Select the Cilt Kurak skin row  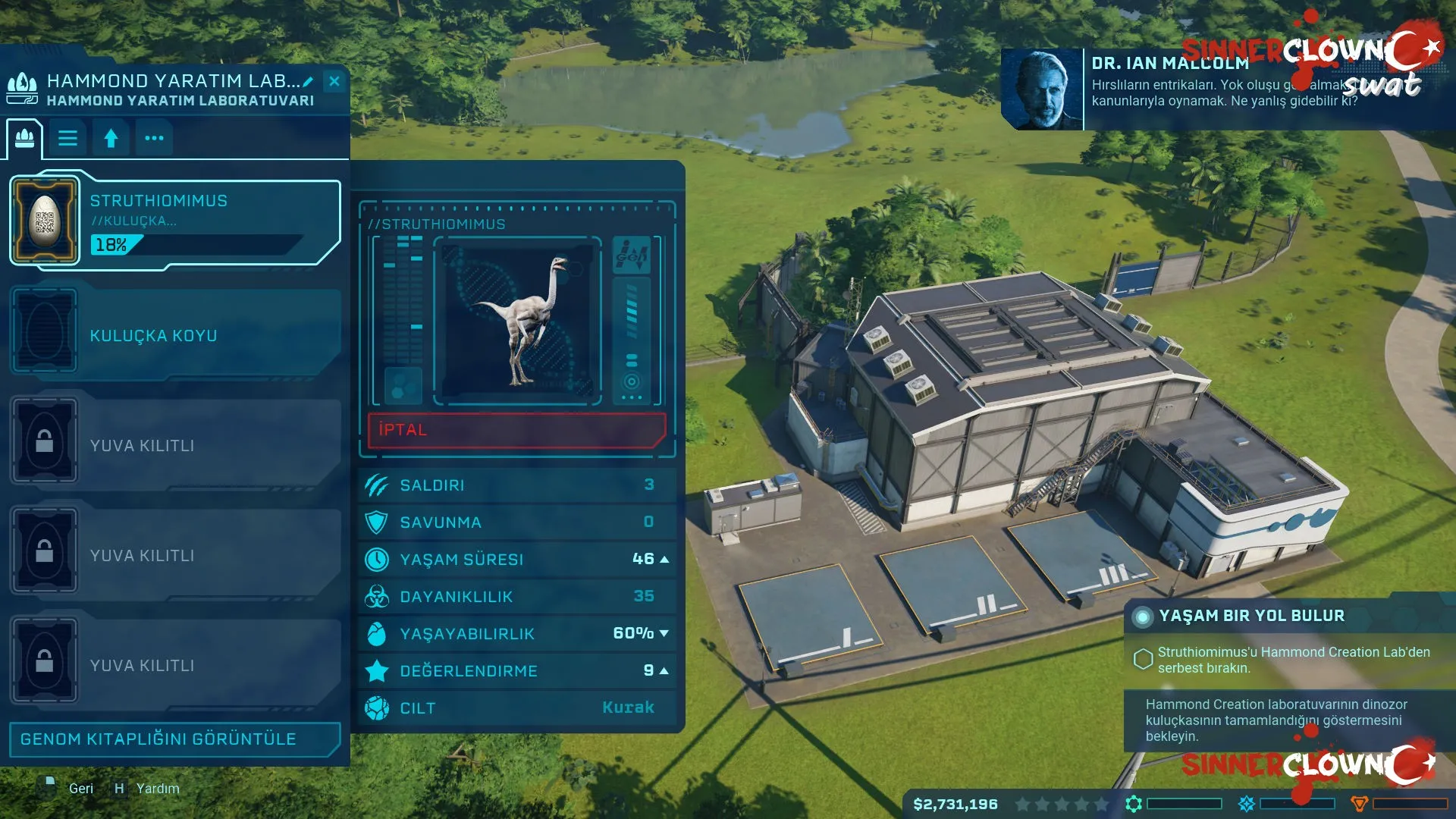[x=517, y=708]
